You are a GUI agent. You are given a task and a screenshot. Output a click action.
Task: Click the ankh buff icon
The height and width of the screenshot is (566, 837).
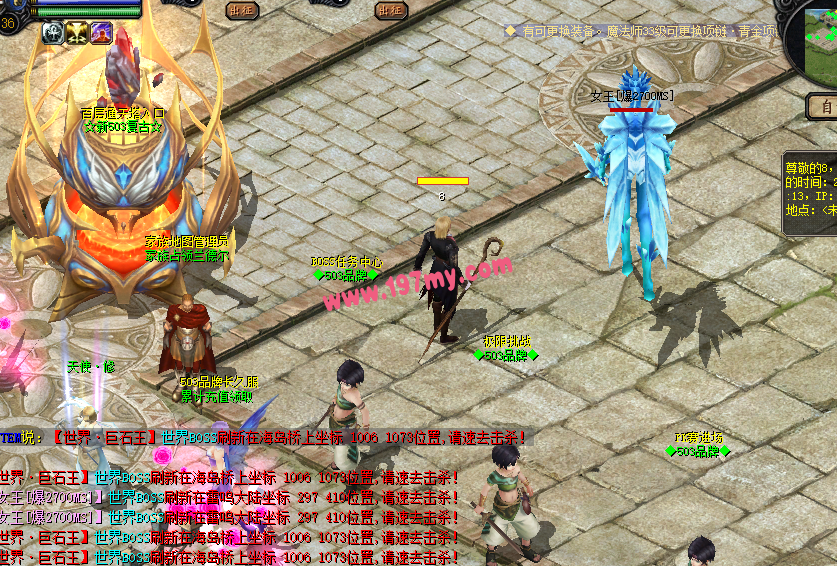(x=53, y=33)
